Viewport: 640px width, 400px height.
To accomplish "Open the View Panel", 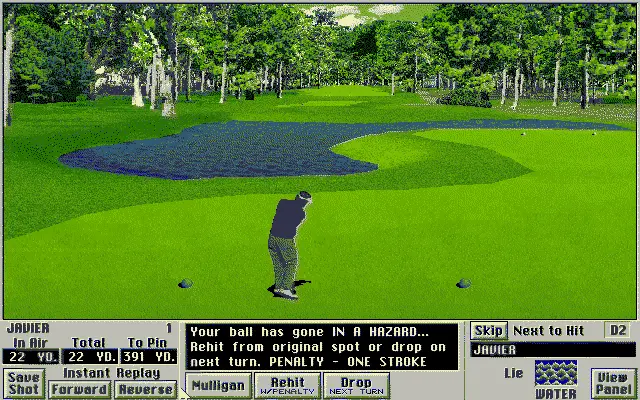I will click(x=611, y=382).
